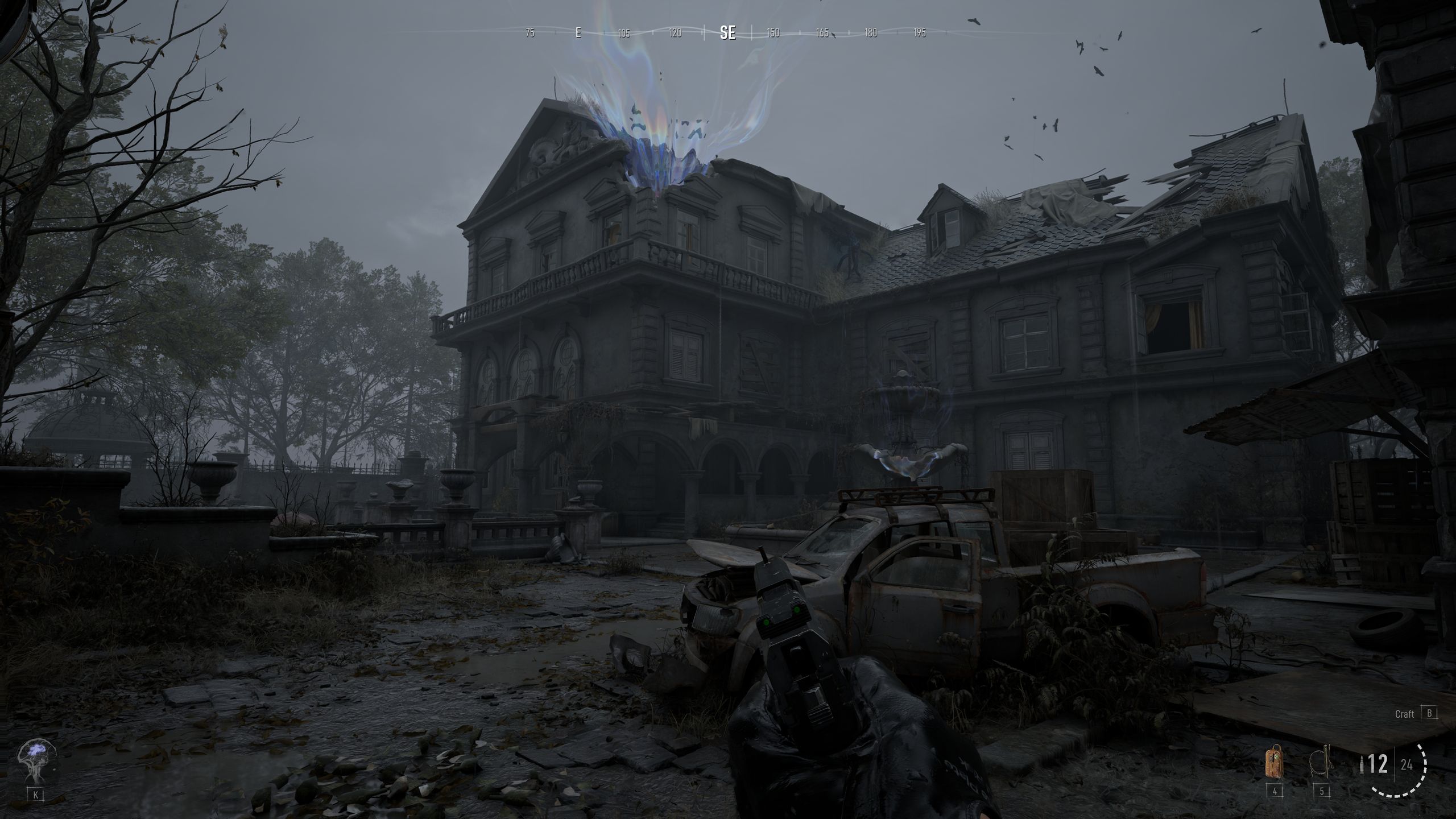Screen dimensions: 1456x819
Task: Click the bullet icon beside the ammo count
Action: (x=1362, y=764)
